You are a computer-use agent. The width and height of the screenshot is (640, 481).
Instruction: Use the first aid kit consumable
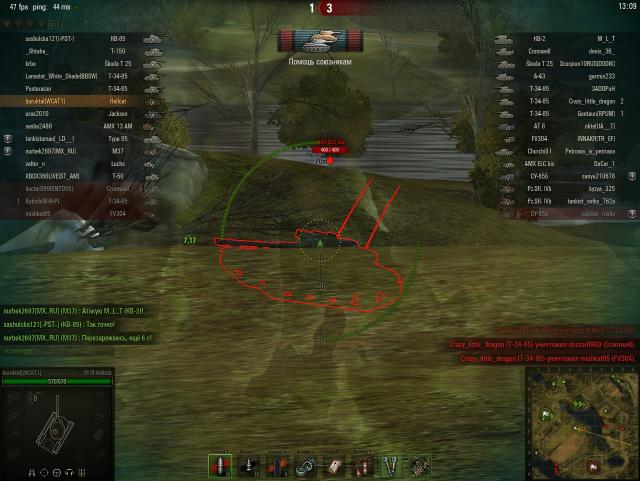coord(335,465)
